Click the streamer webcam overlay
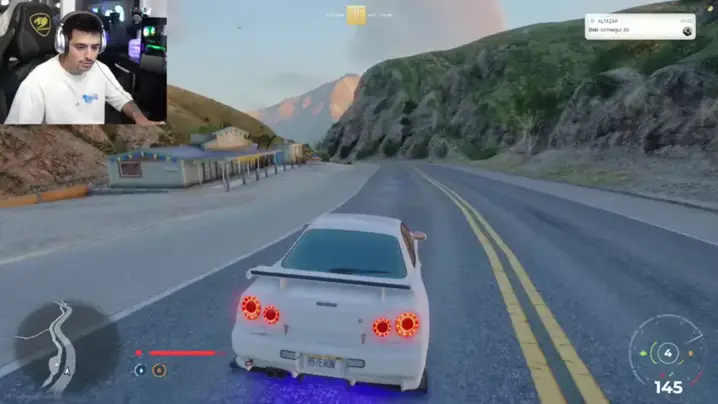This screenshot has height=404, width=718. 84,63
